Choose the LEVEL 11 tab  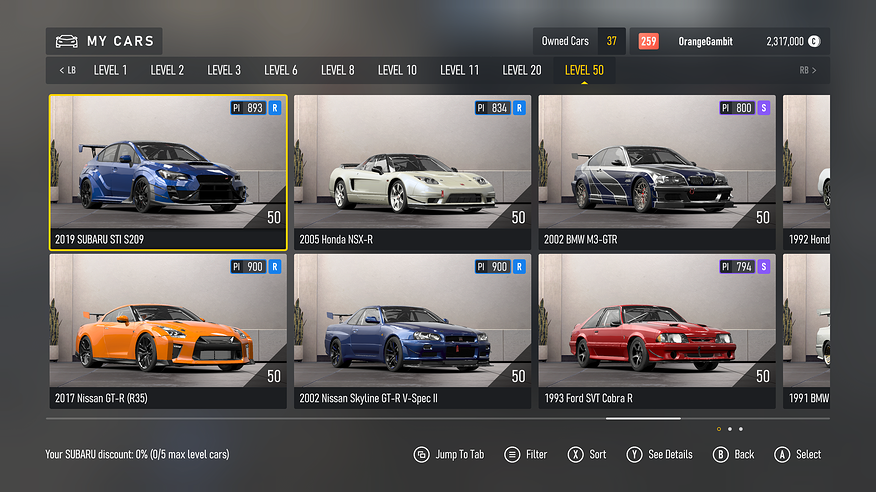460,70
